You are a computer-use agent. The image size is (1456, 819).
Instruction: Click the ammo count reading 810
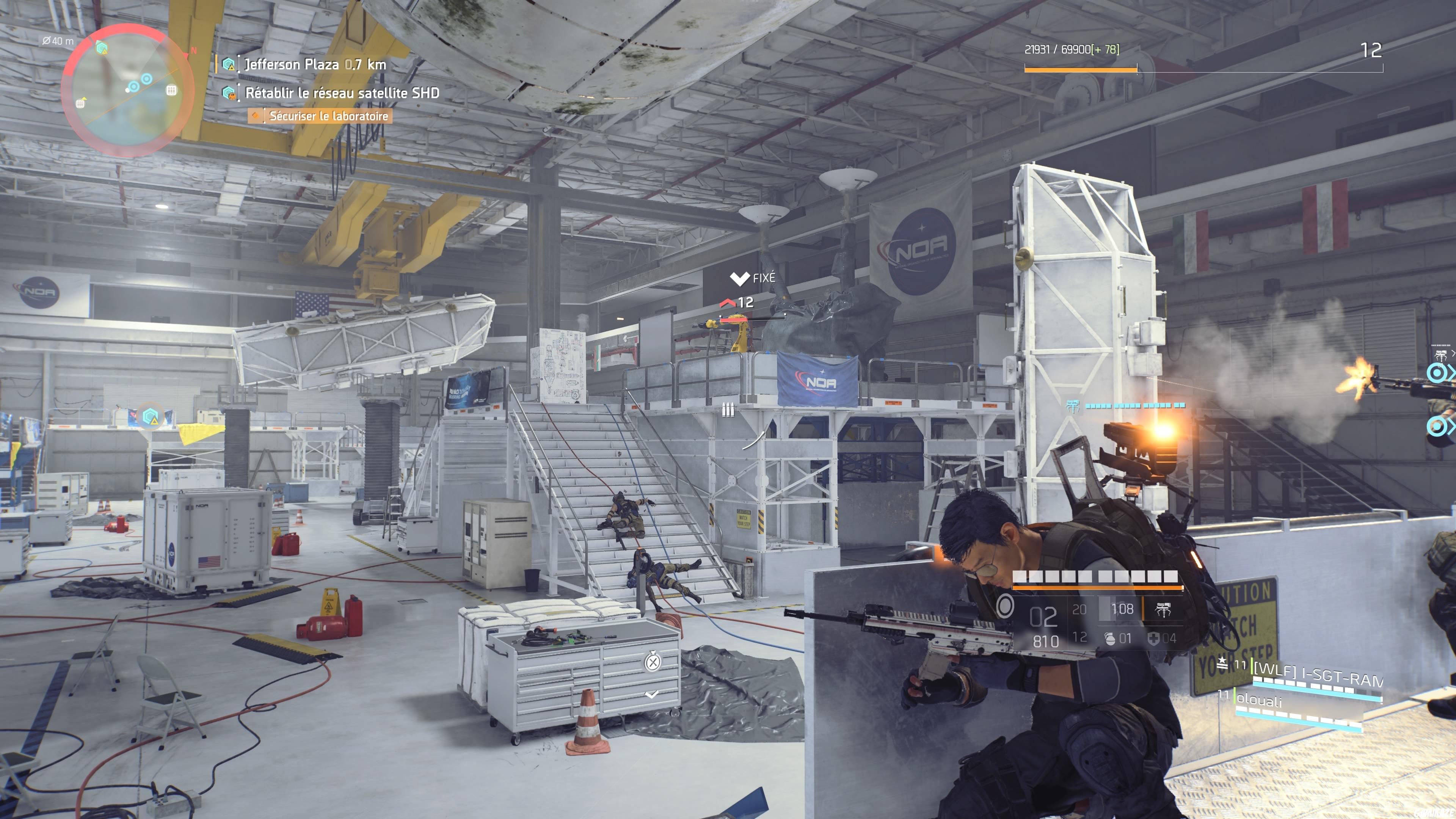1046,642
